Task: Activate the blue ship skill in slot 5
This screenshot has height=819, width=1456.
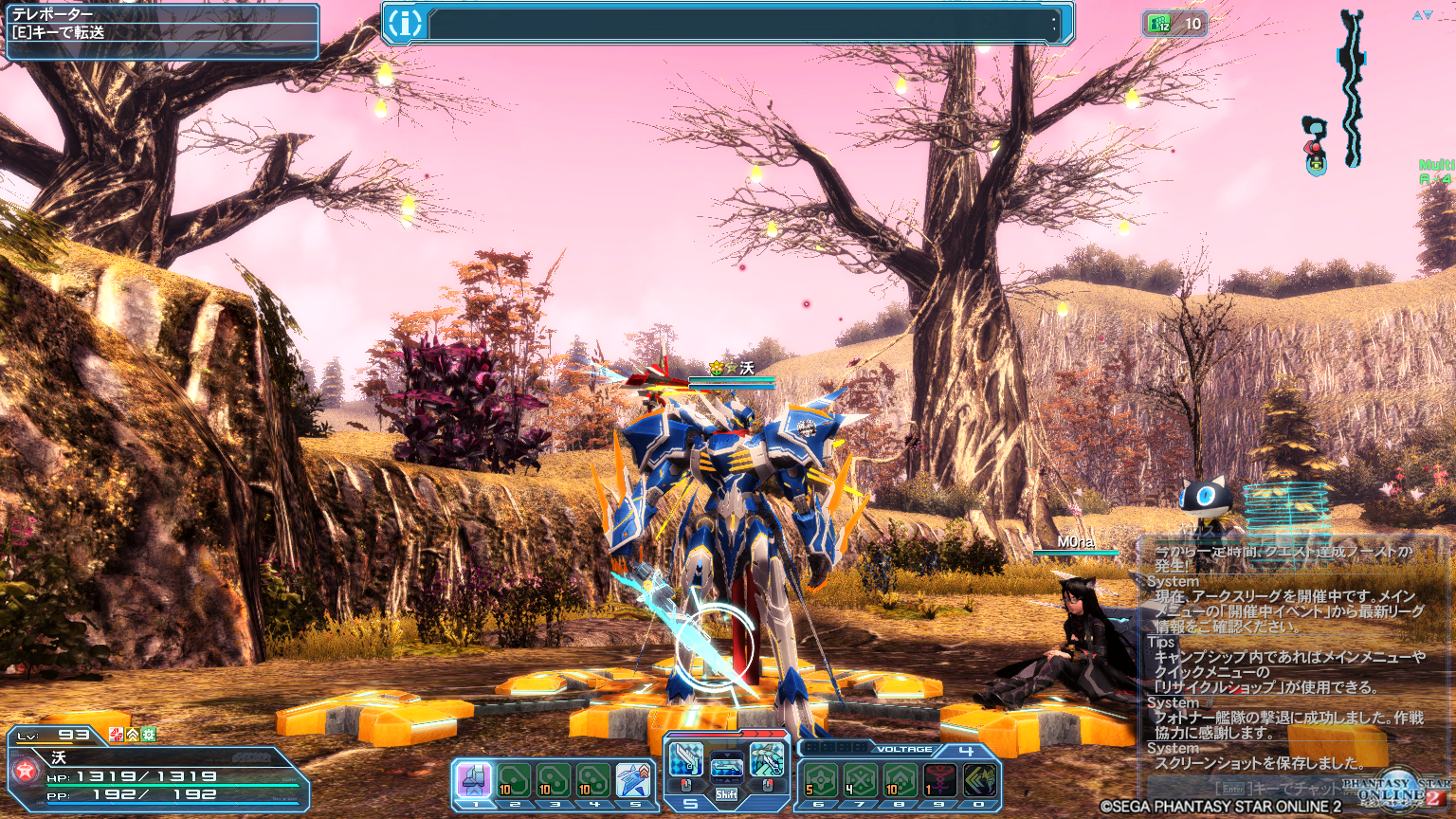Action: (633, 781)
